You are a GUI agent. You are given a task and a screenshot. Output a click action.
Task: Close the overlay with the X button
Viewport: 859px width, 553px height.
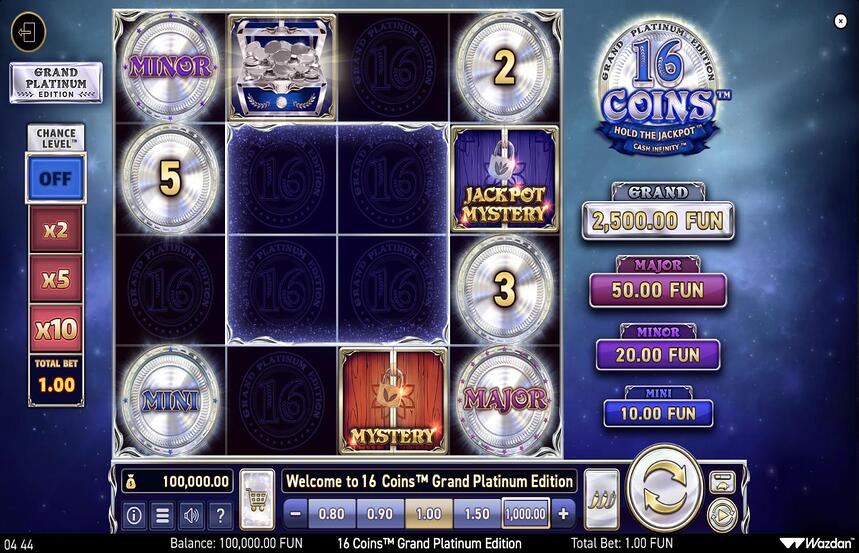840,20
